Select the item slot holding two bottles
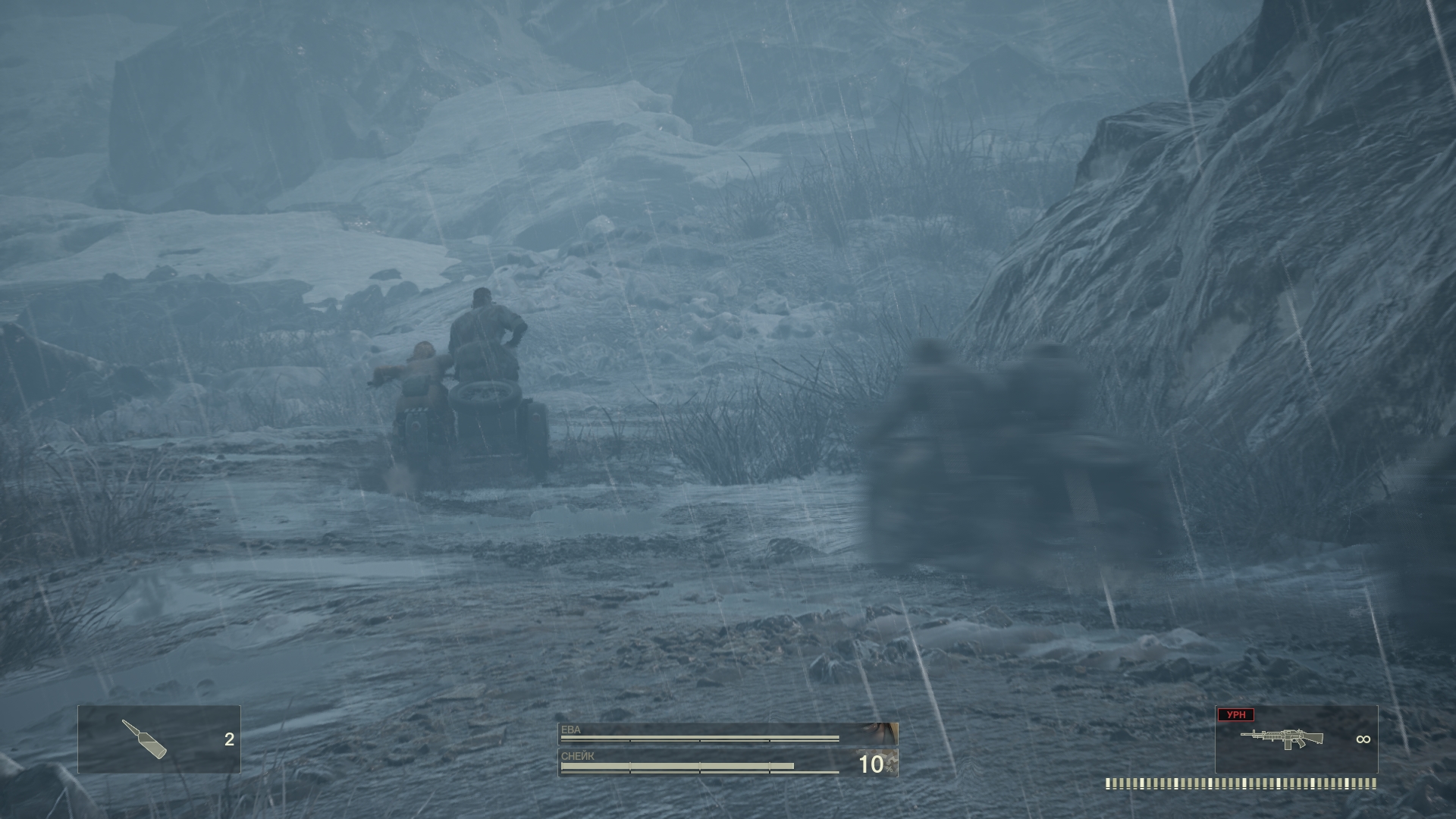The image size is (1456, 819). click(159, 739)
